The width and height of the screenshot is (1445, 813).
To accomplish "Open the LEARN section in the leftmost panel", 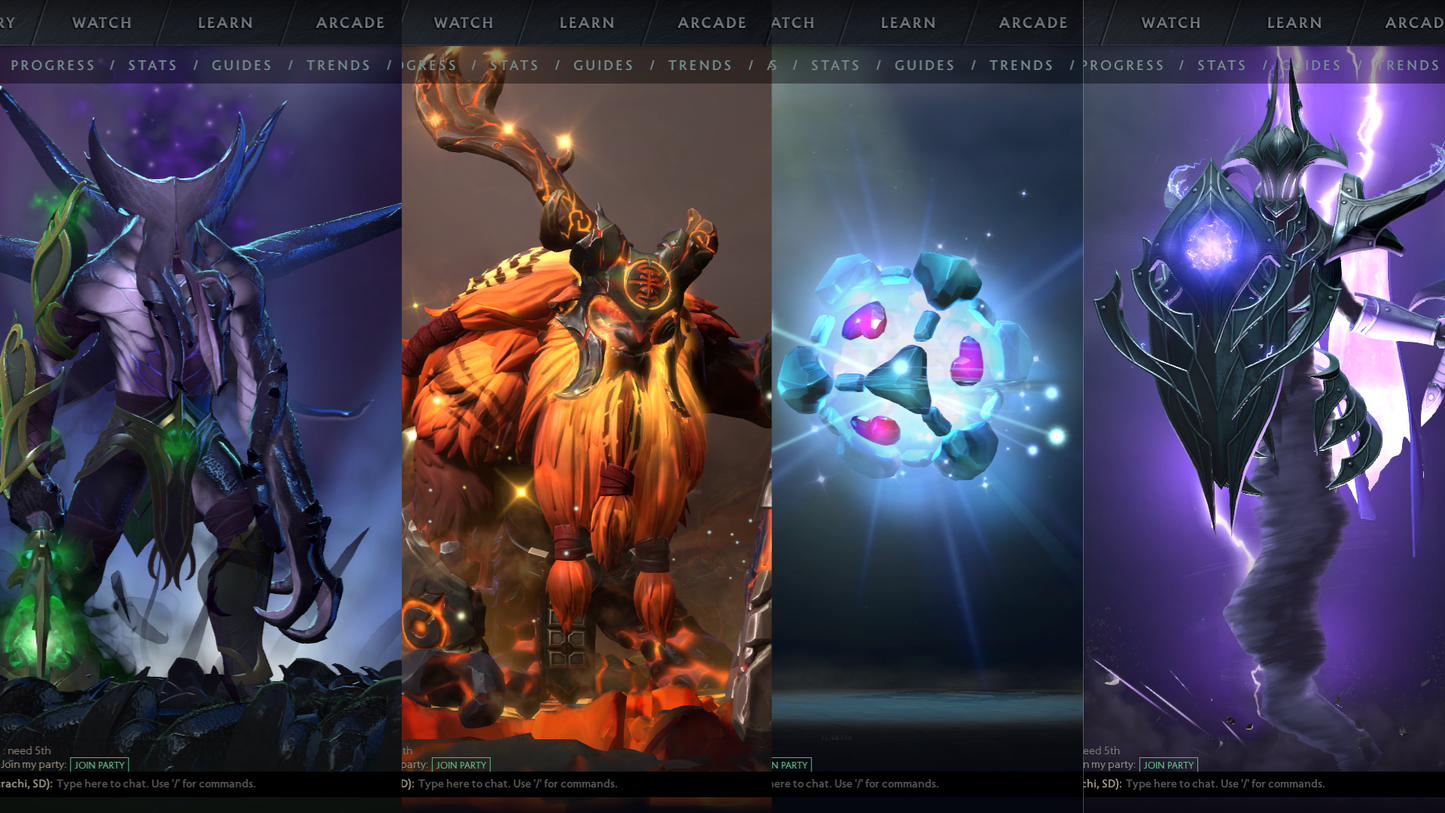I will tap(225, 22).
